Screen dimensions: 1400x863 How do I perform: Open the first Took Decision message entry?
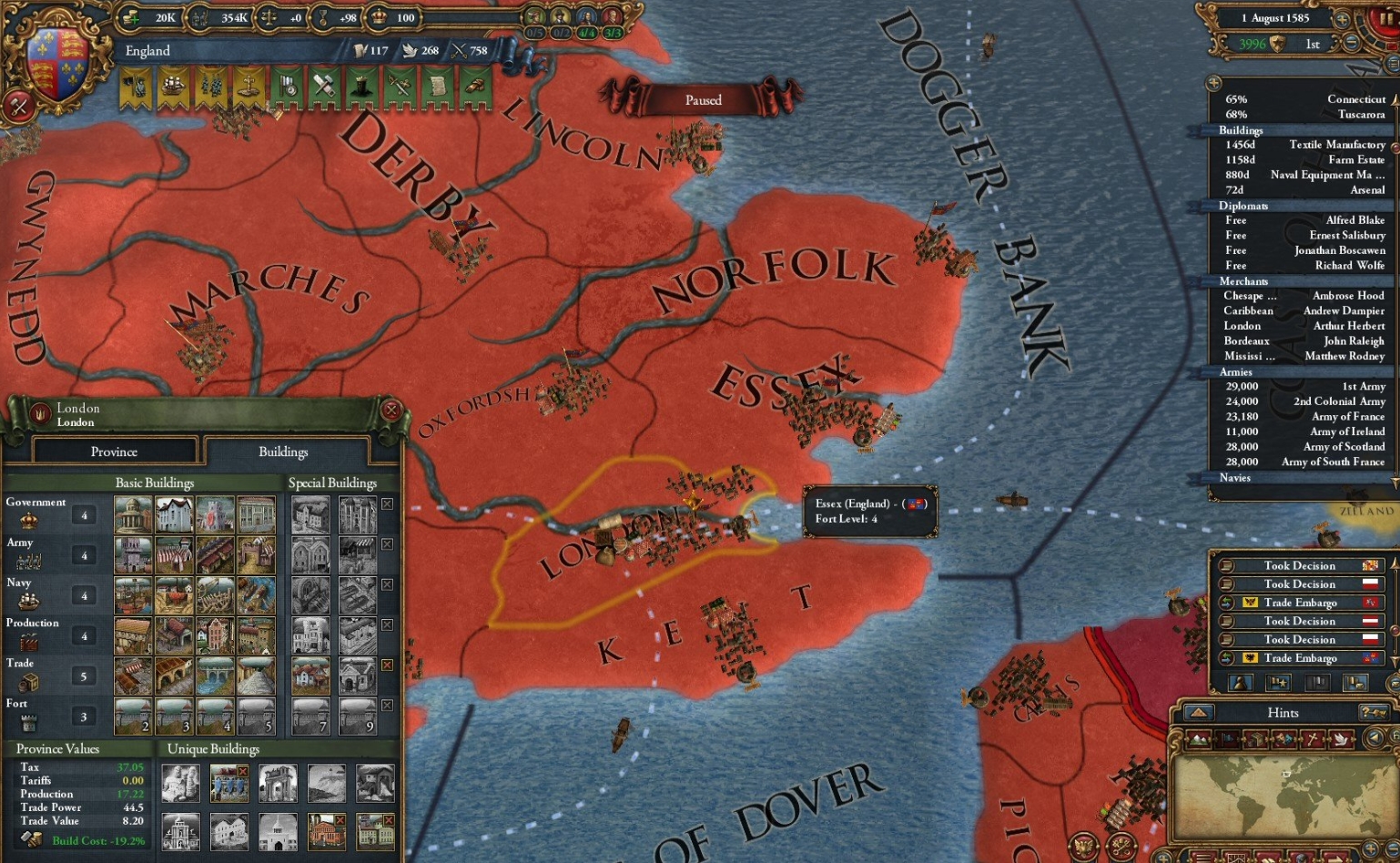(x=1299, y=565)
